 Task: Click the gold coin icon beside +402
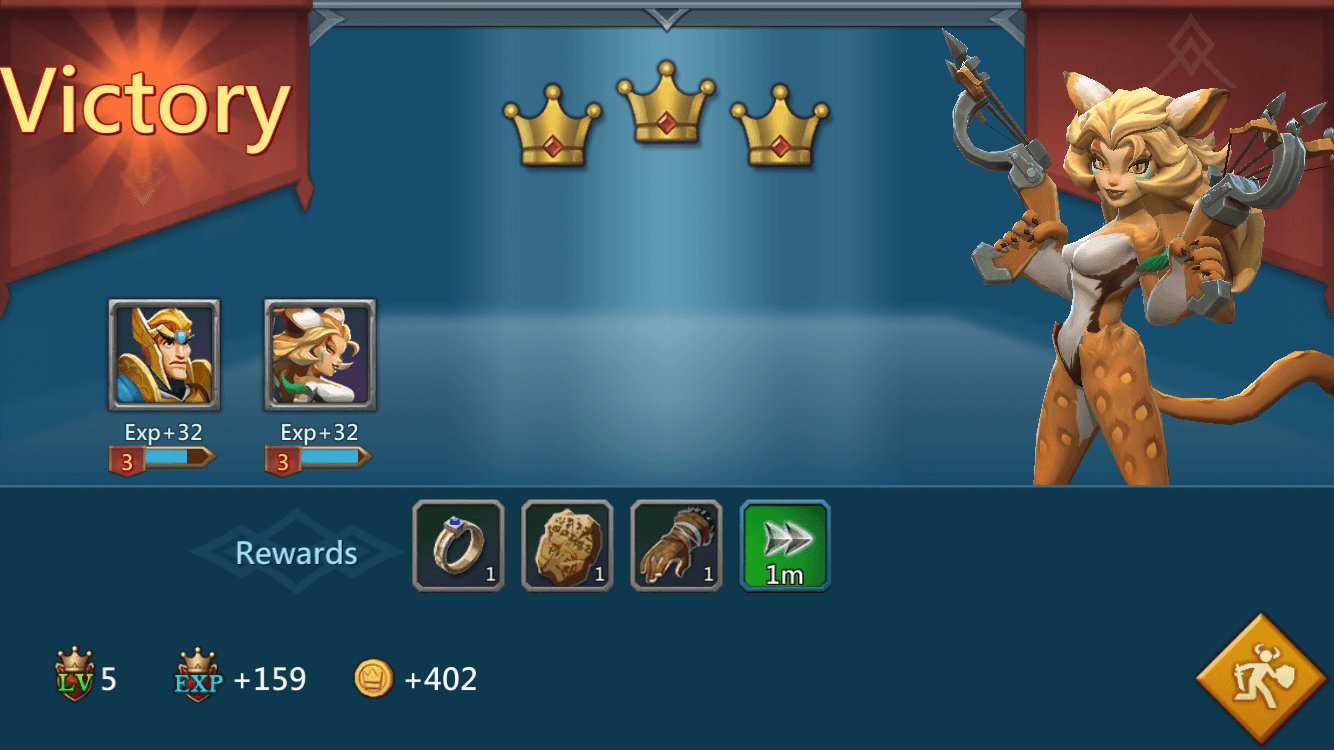371,679
